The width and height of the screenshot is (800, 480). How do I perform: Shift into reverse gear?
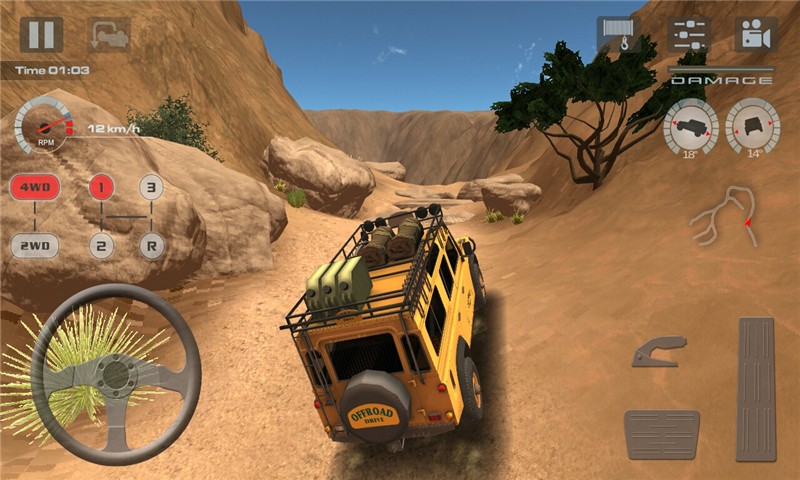coord(151,245)
